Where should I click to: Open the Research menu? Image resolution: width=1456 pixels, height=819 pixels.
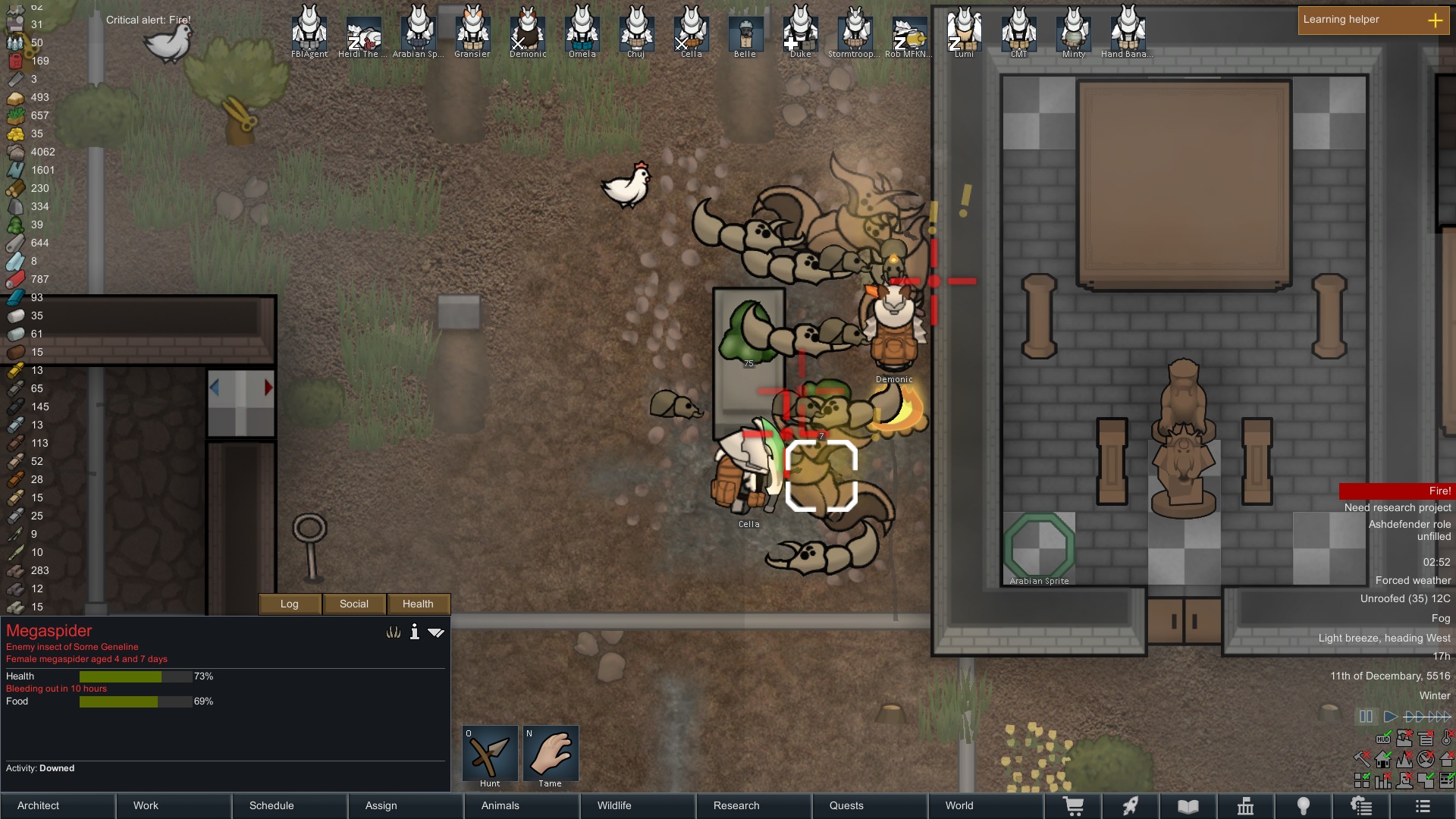click(754, 805)
